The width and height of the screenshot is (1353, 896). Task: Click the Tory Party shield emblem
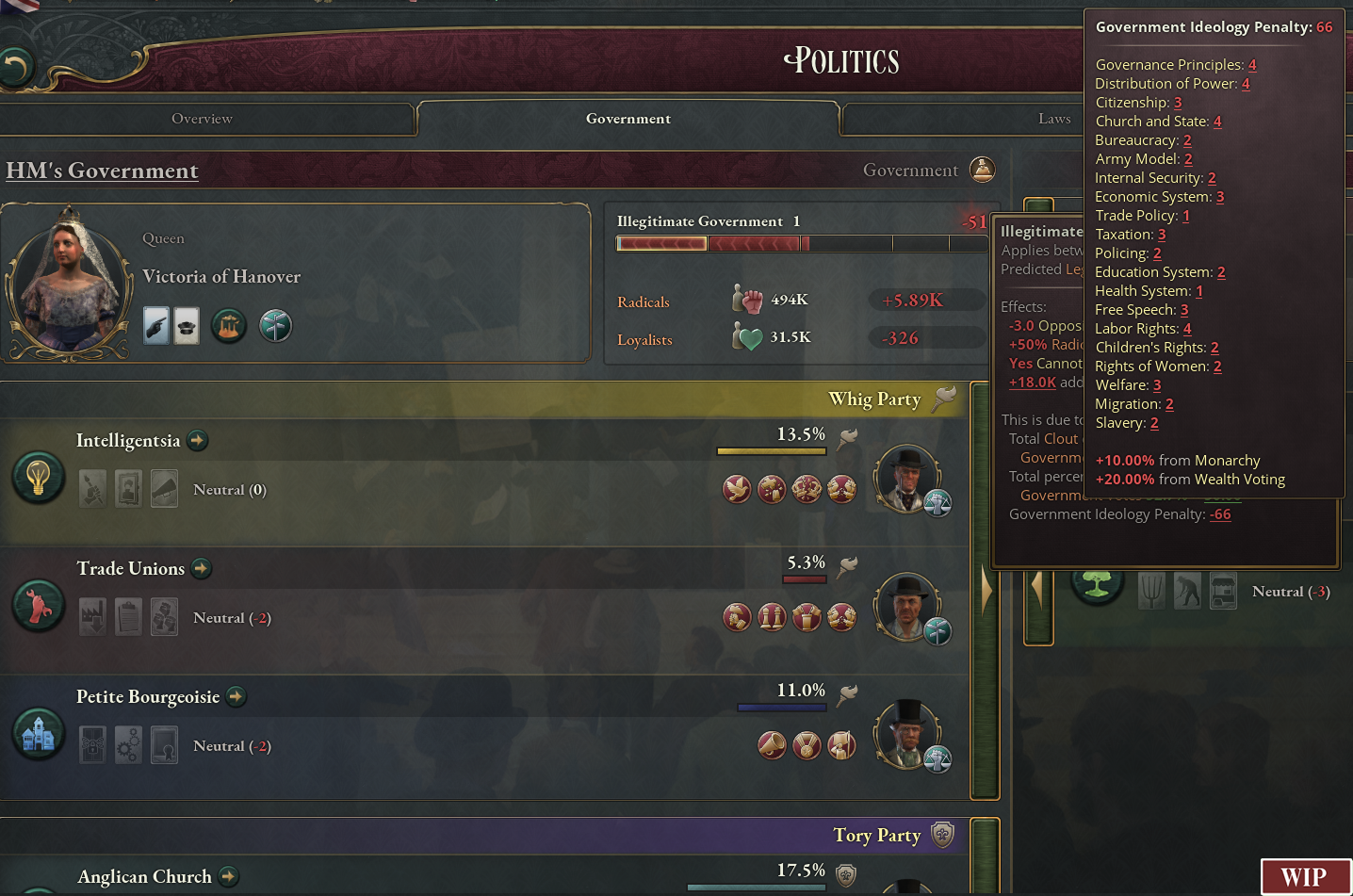(942, 835)
